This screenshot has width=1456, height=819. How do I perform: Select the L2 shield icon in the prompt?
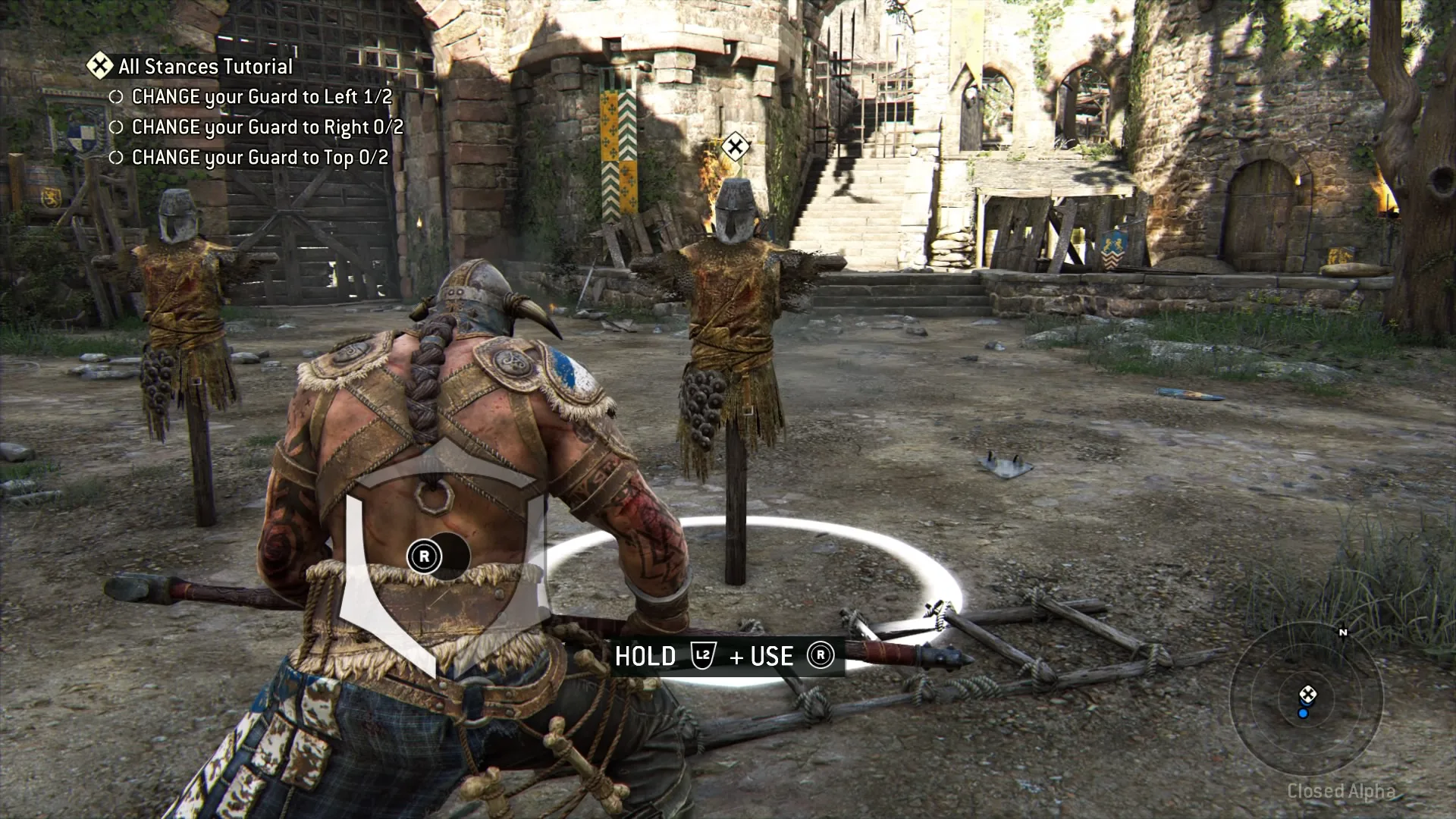pyautogui.click(x=704, y=657)
